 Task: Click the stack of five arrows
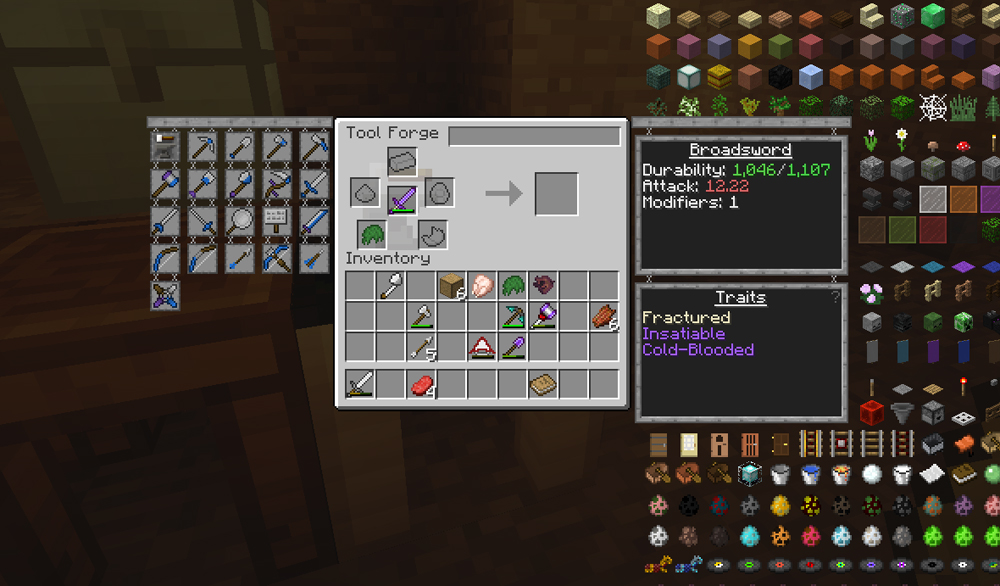coord(421,347)
